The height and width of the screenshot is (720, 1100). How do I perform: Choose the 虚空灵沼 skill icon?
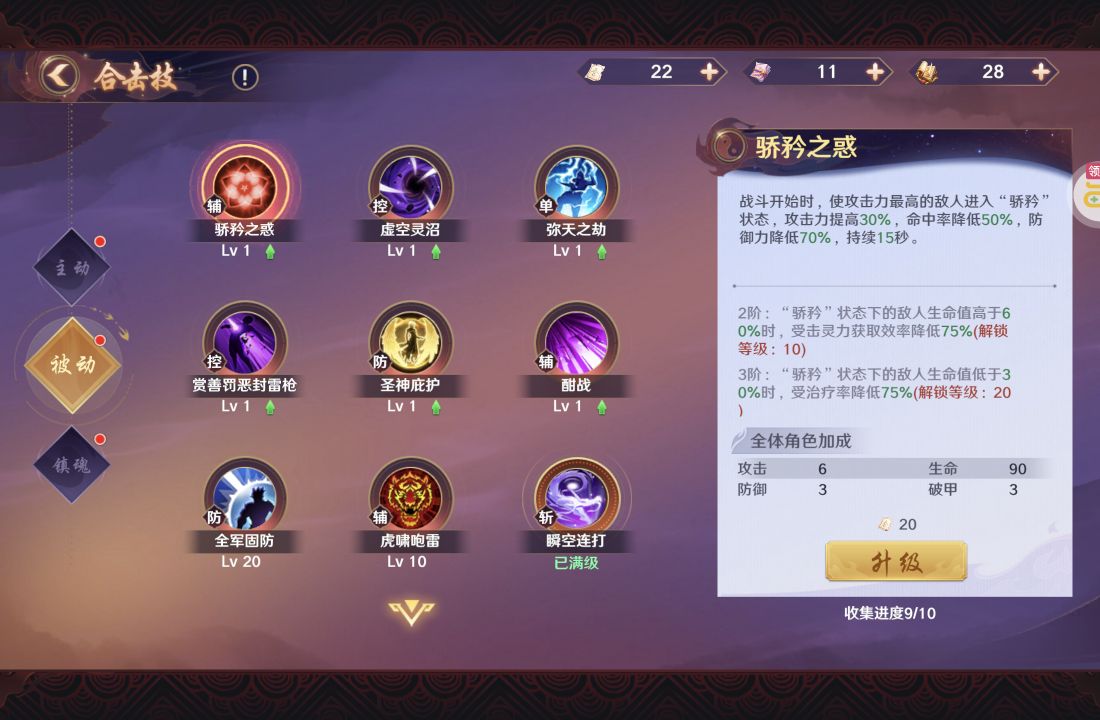pyautogui.click(x=410, y=188)
